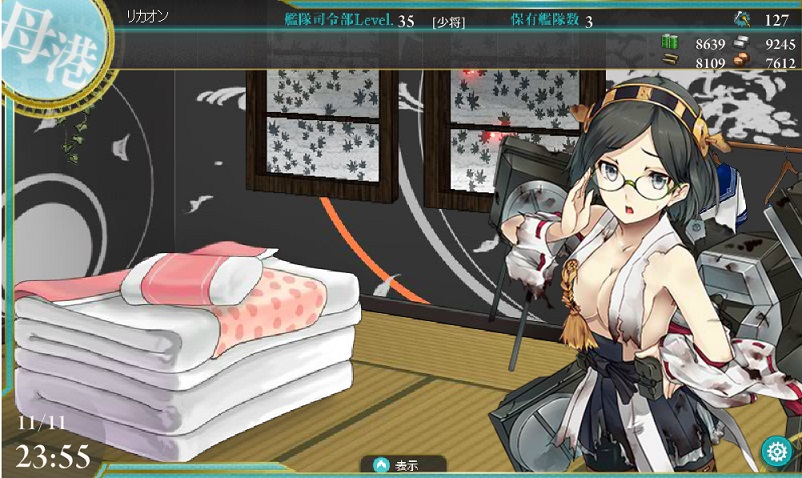Open settings via the gear icon

(x=775, y=451)
